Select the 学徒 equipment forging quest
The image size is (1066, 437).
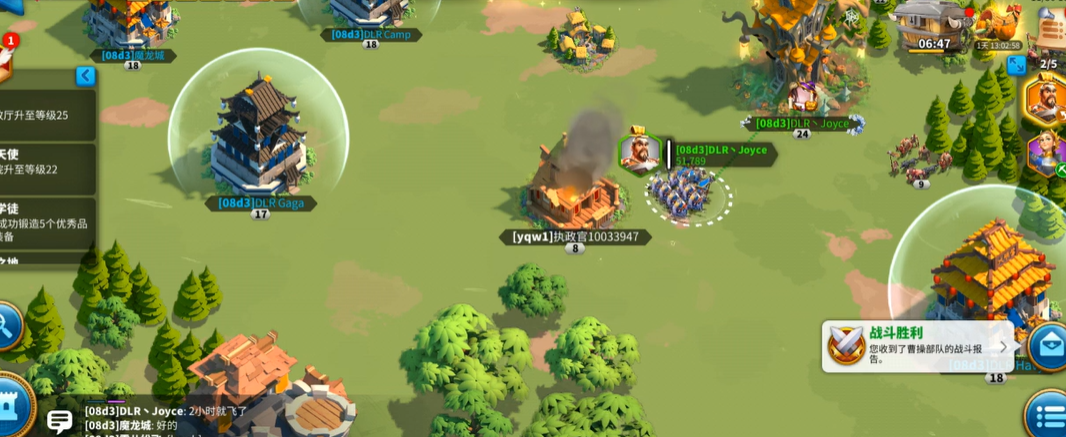tap(45, 224)
